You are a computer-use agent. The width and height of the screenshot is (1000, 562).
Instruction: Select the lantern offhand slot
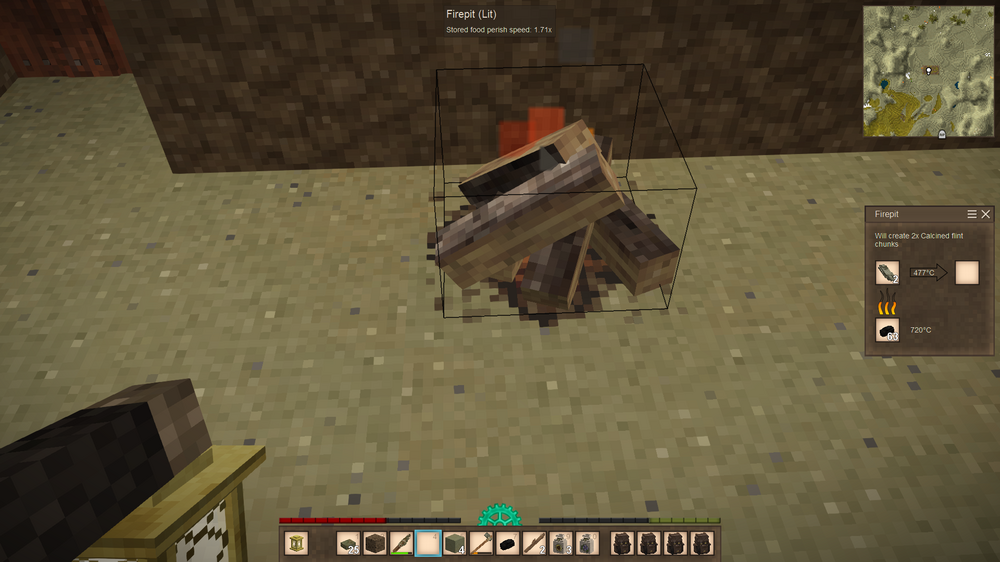[x=297, y=543]
